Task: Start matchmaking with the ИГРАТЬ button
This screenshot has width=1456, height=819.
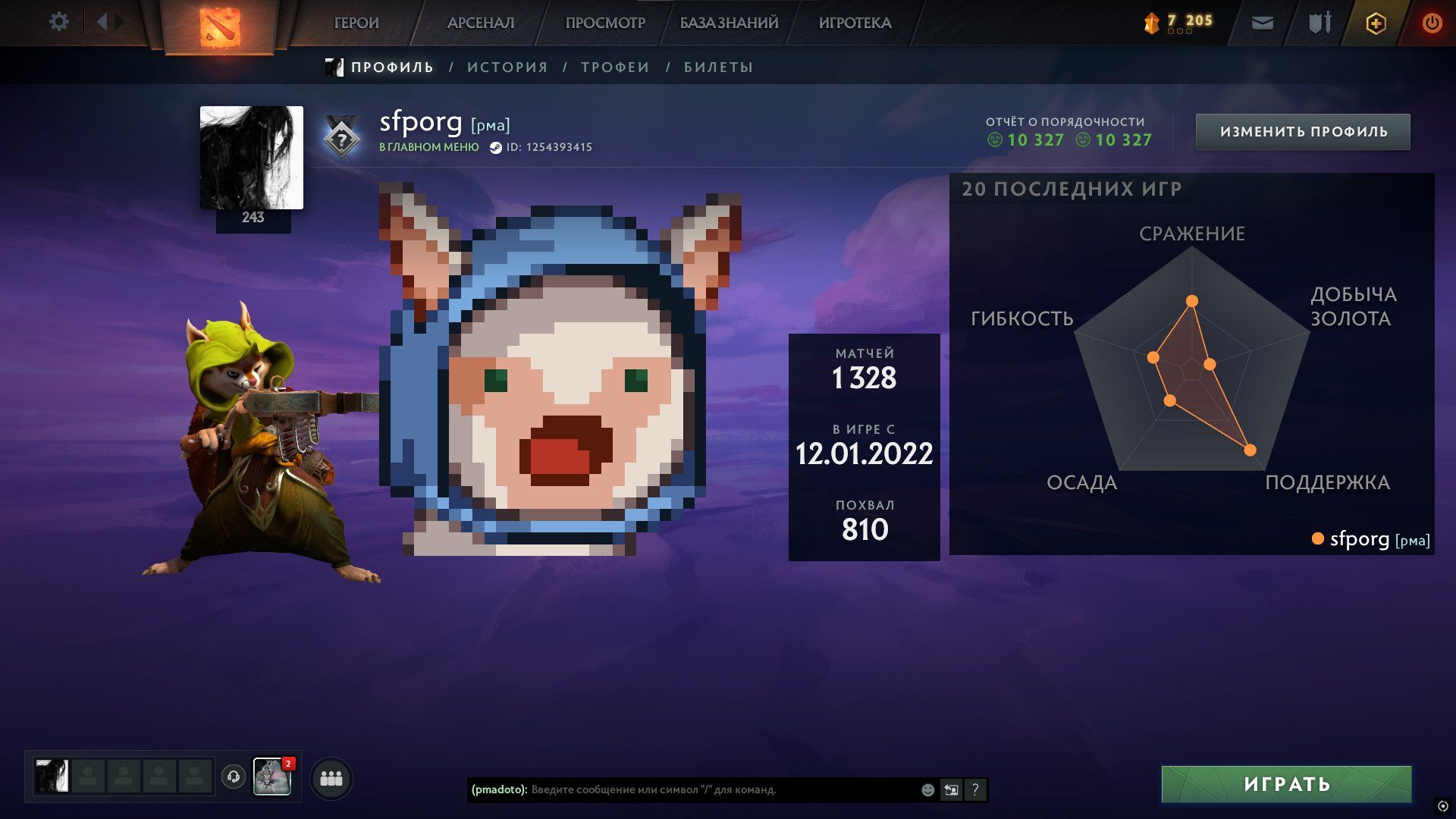Action: pyautogui.click(x=1286, y=784)
